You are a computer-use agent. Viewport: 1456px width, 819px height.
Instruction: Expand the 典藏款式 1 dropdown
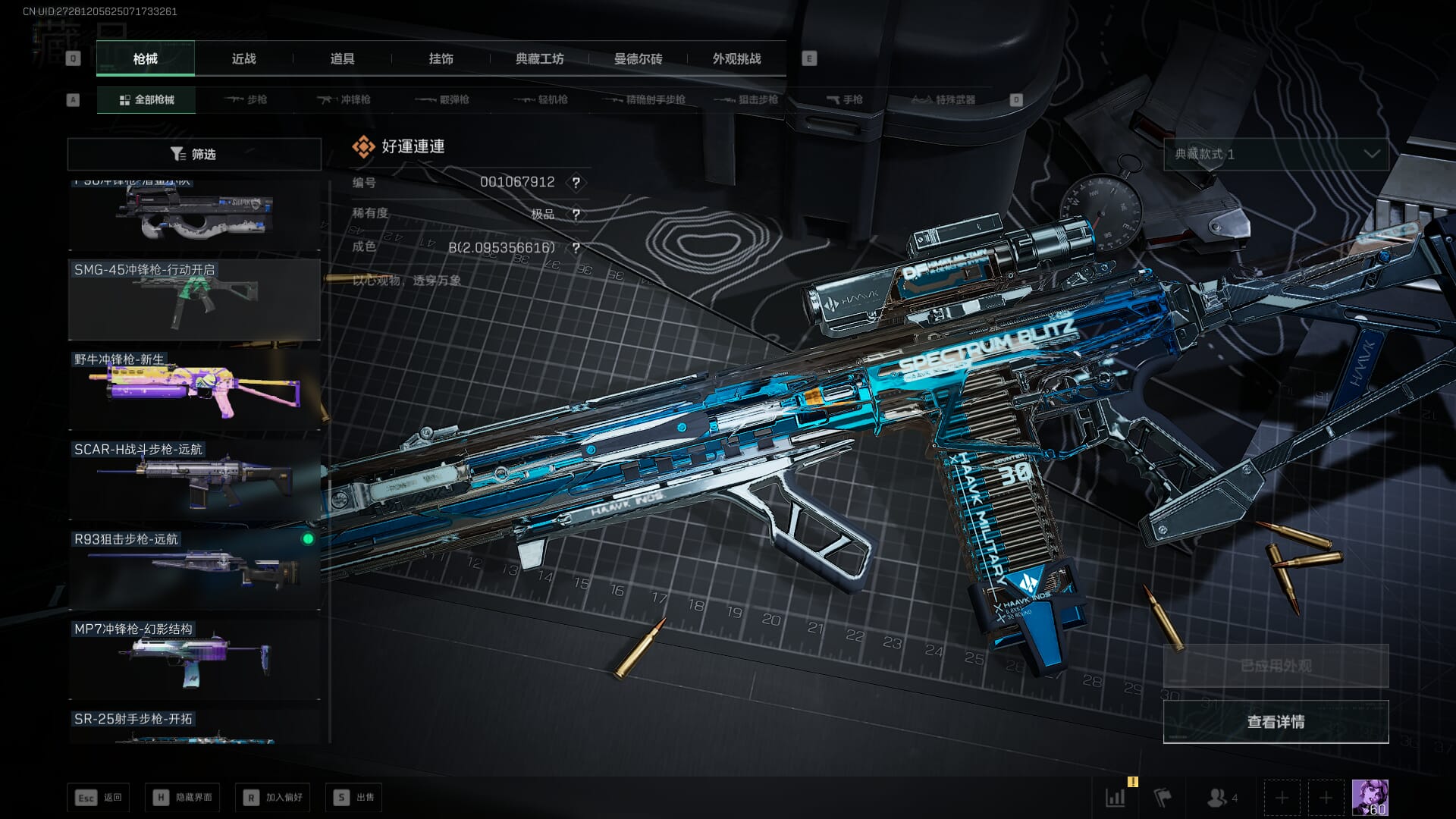tap(1276, 154)
